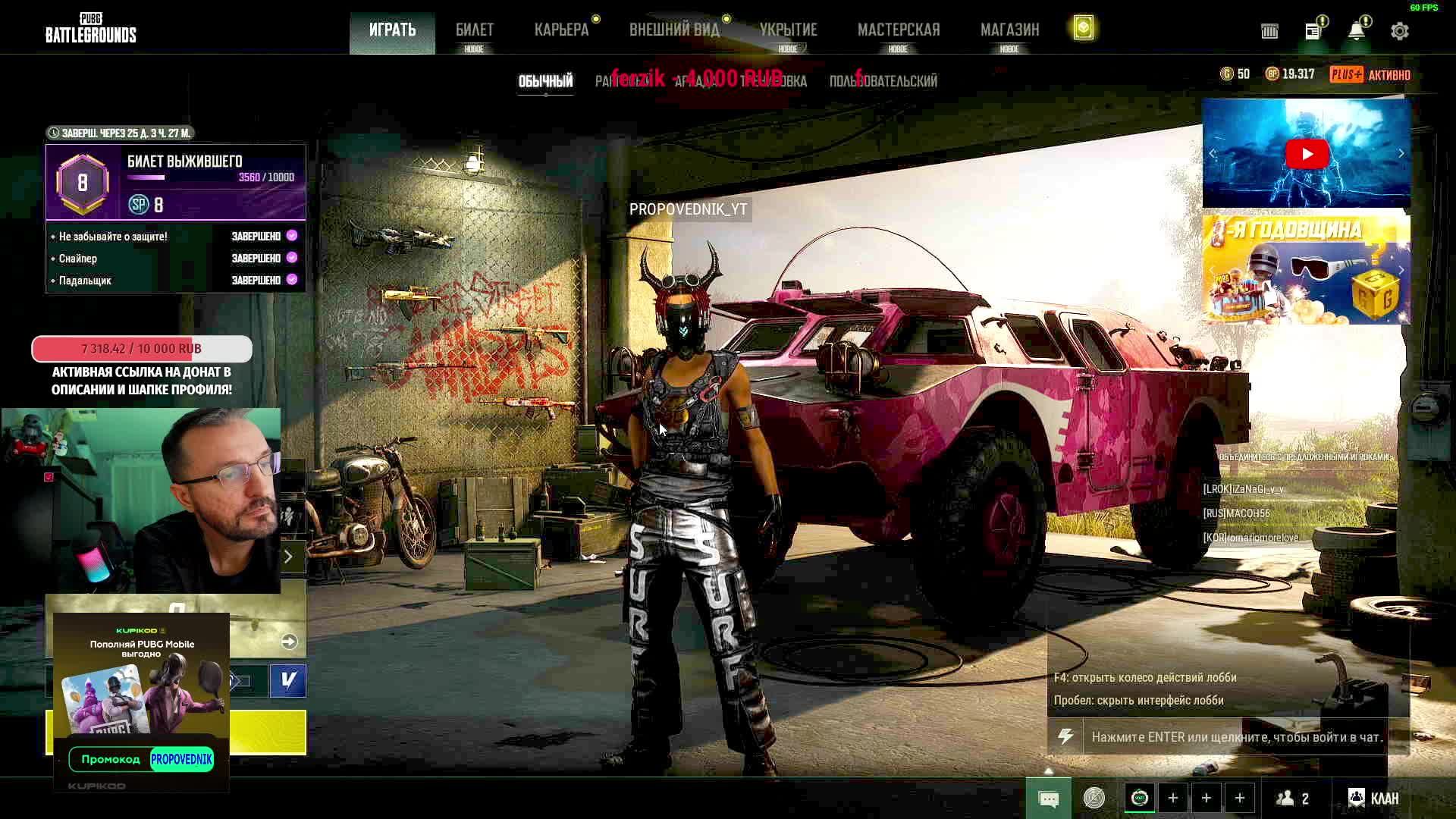Show notifications via the bell icon

tap(1356, 31)
